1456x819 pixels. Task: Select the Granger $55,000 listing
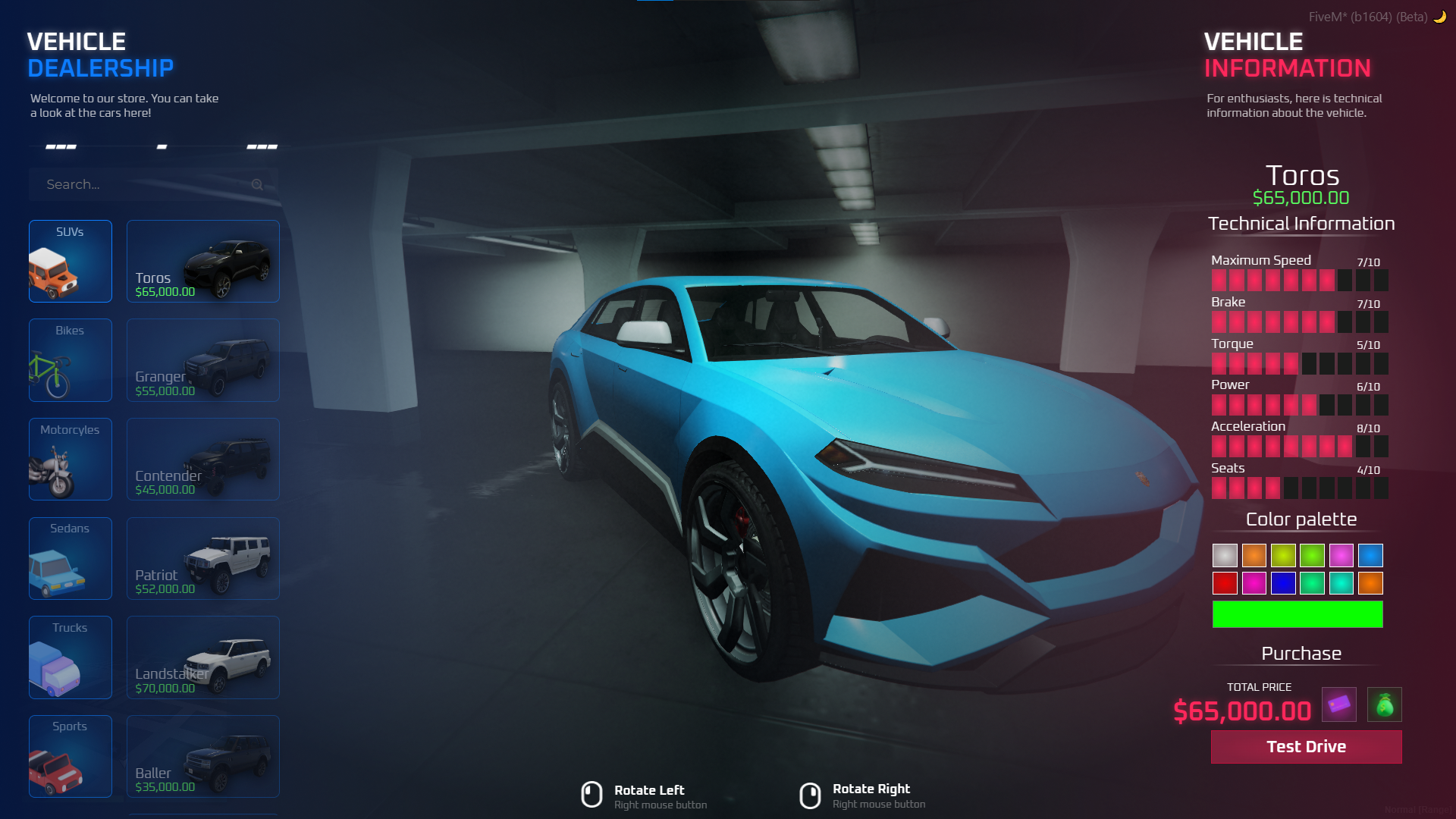(x=202, y=360)
